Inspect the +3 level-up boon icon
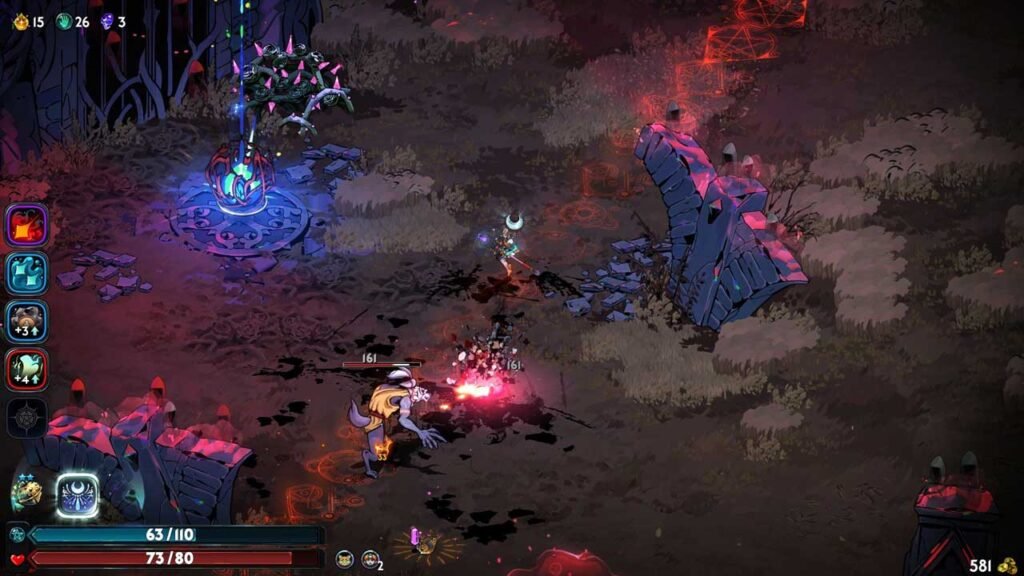 coord(27,321)
